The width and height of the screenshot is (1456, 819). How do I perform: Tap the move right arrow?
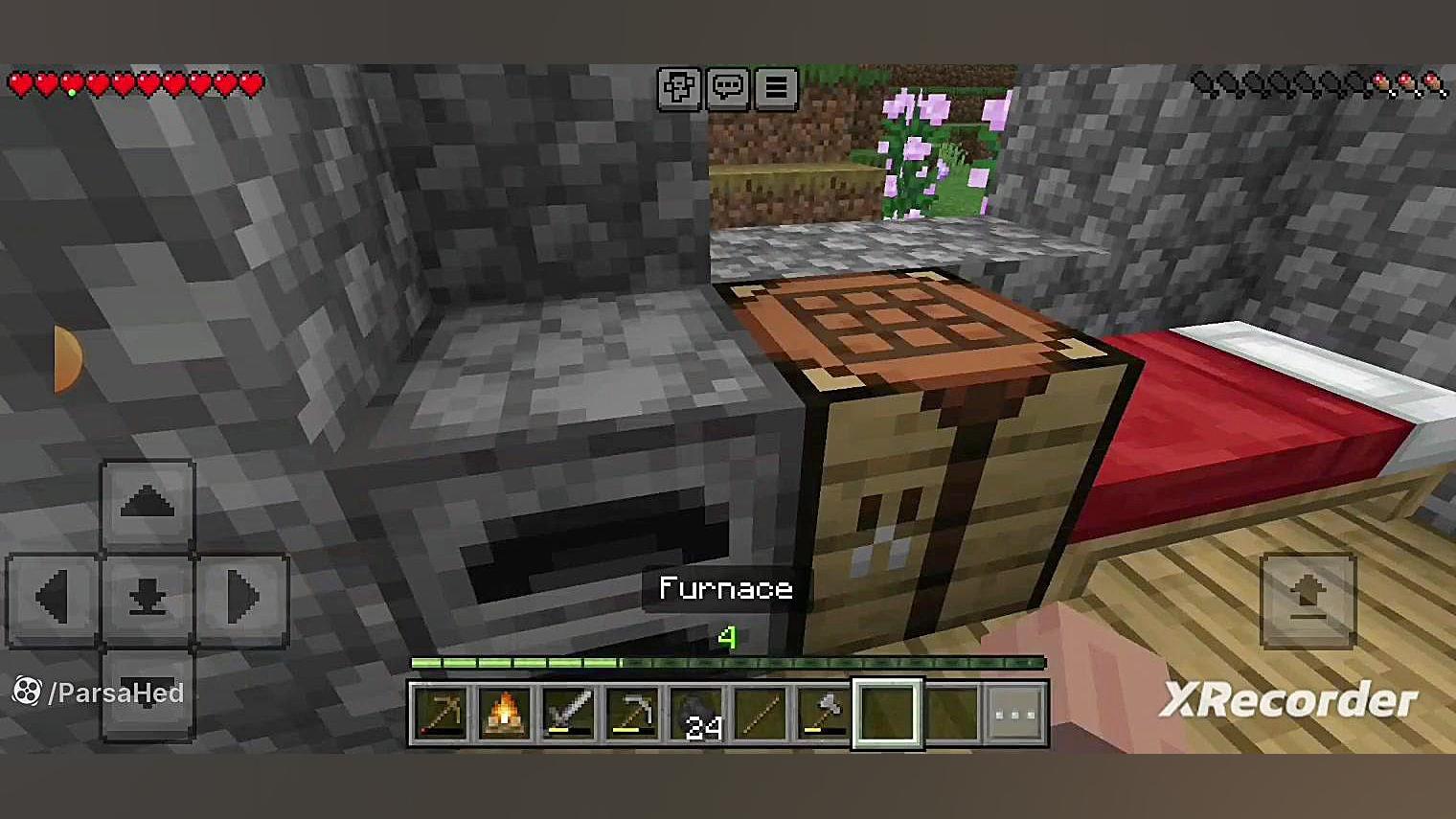(241, 598)
